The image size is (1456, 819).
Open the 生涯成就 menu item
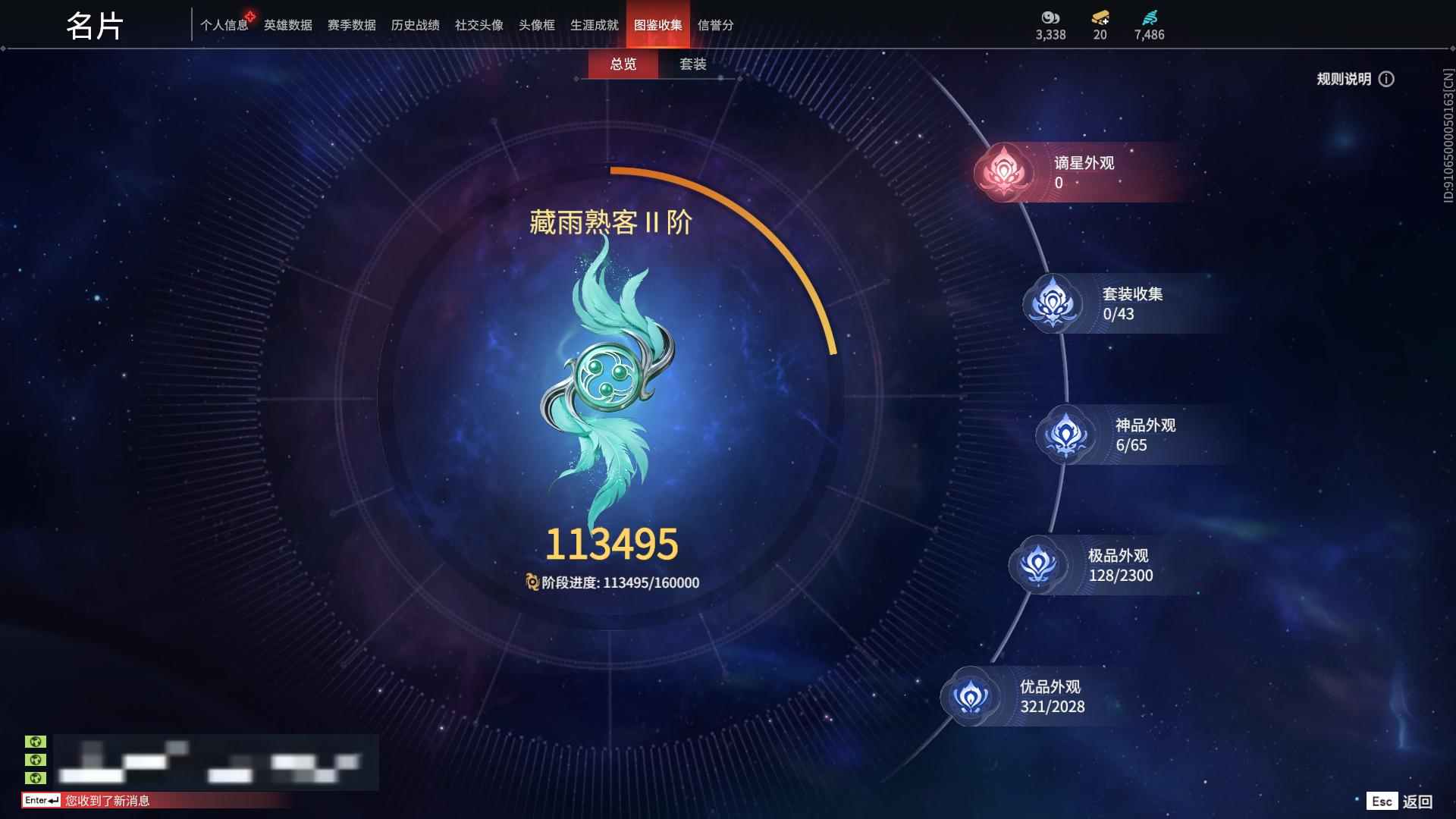(595, 24)
